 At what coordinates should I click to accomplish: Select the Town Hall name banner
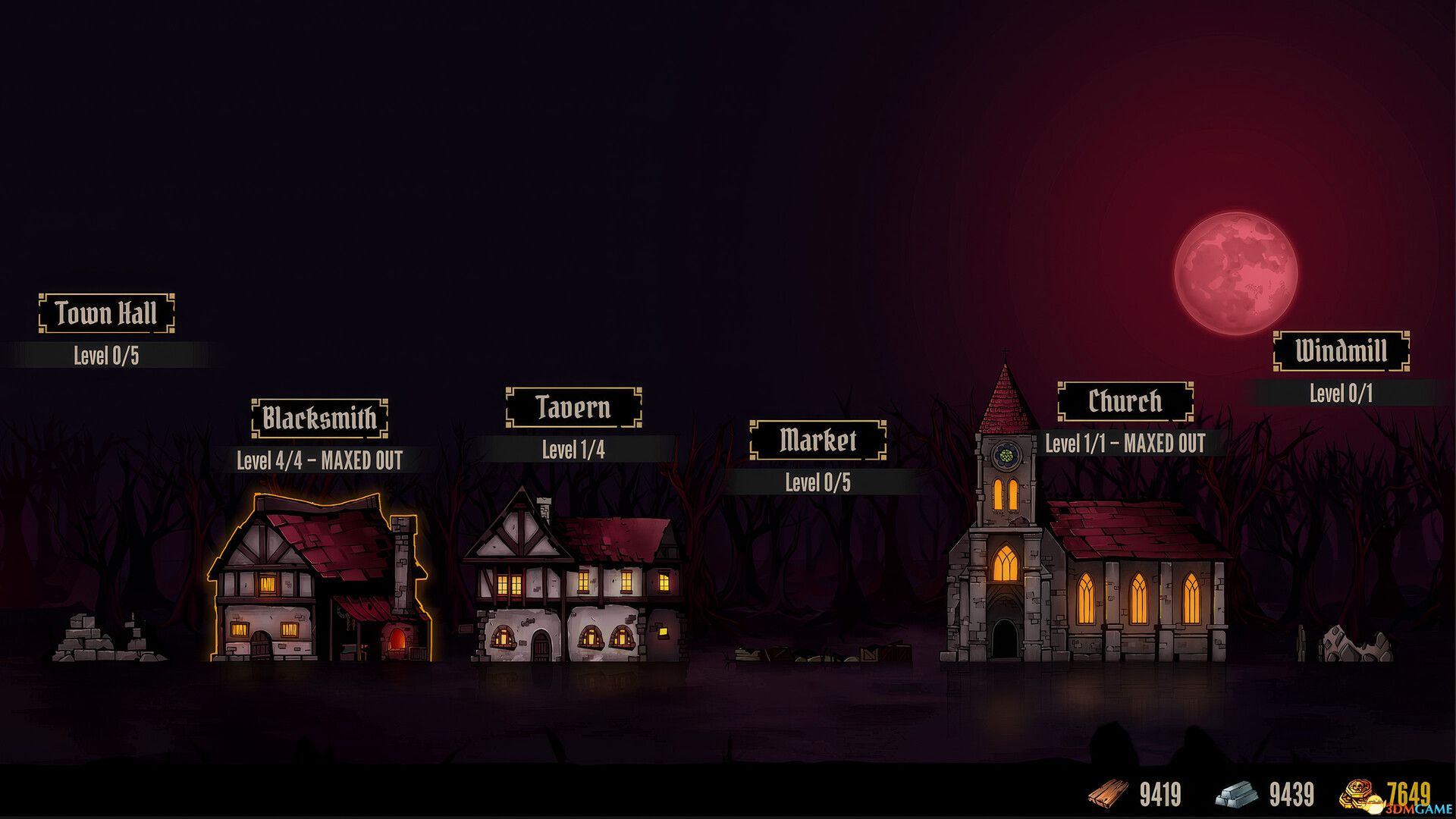[x=106, y=313]
